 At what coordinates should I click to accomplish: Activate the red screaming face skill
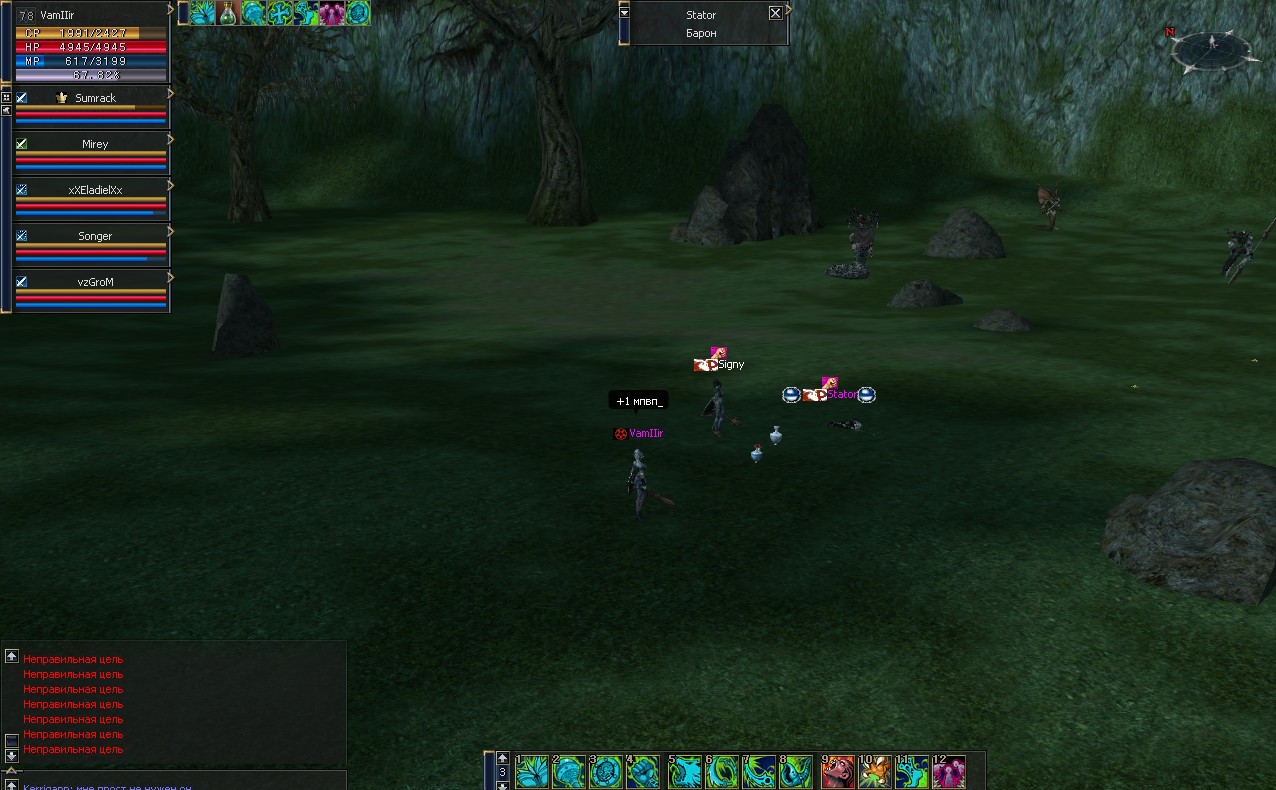pyautogui.click(x=838, y=772)
